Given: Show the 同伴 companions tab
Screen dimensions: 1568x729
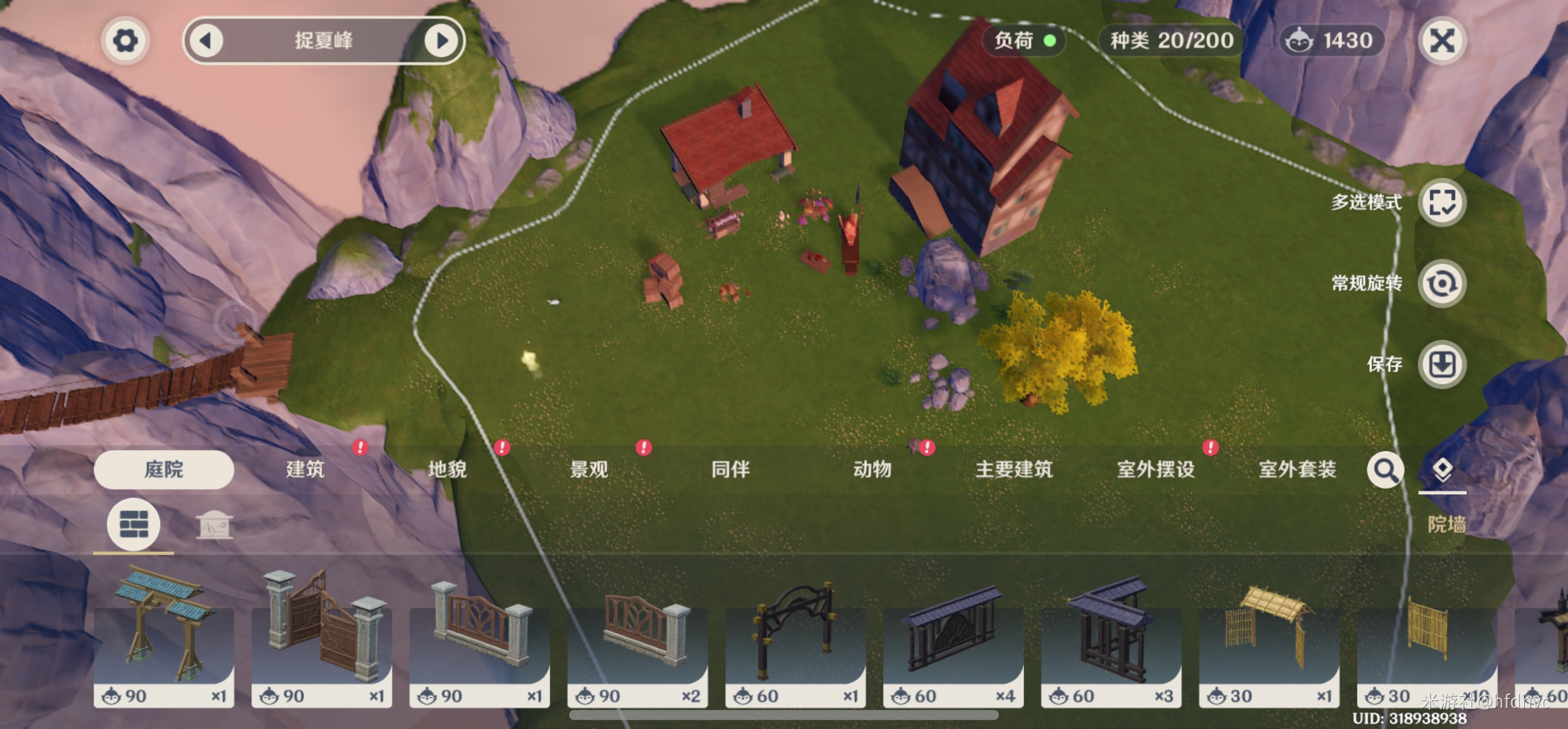Looking at the screenshot, I should tap(730, 470).
